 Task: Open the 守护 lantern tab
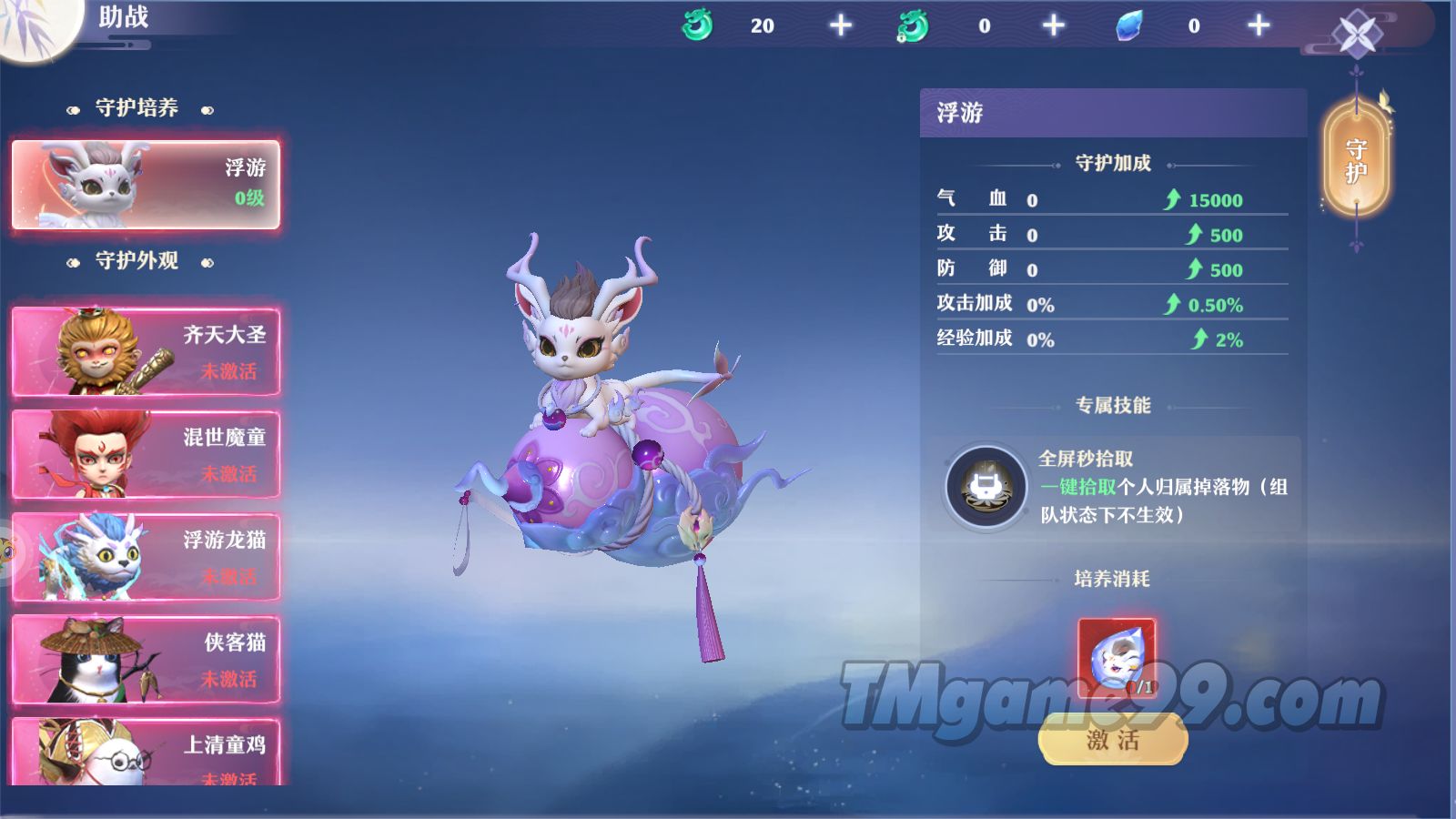point(1356,160)
